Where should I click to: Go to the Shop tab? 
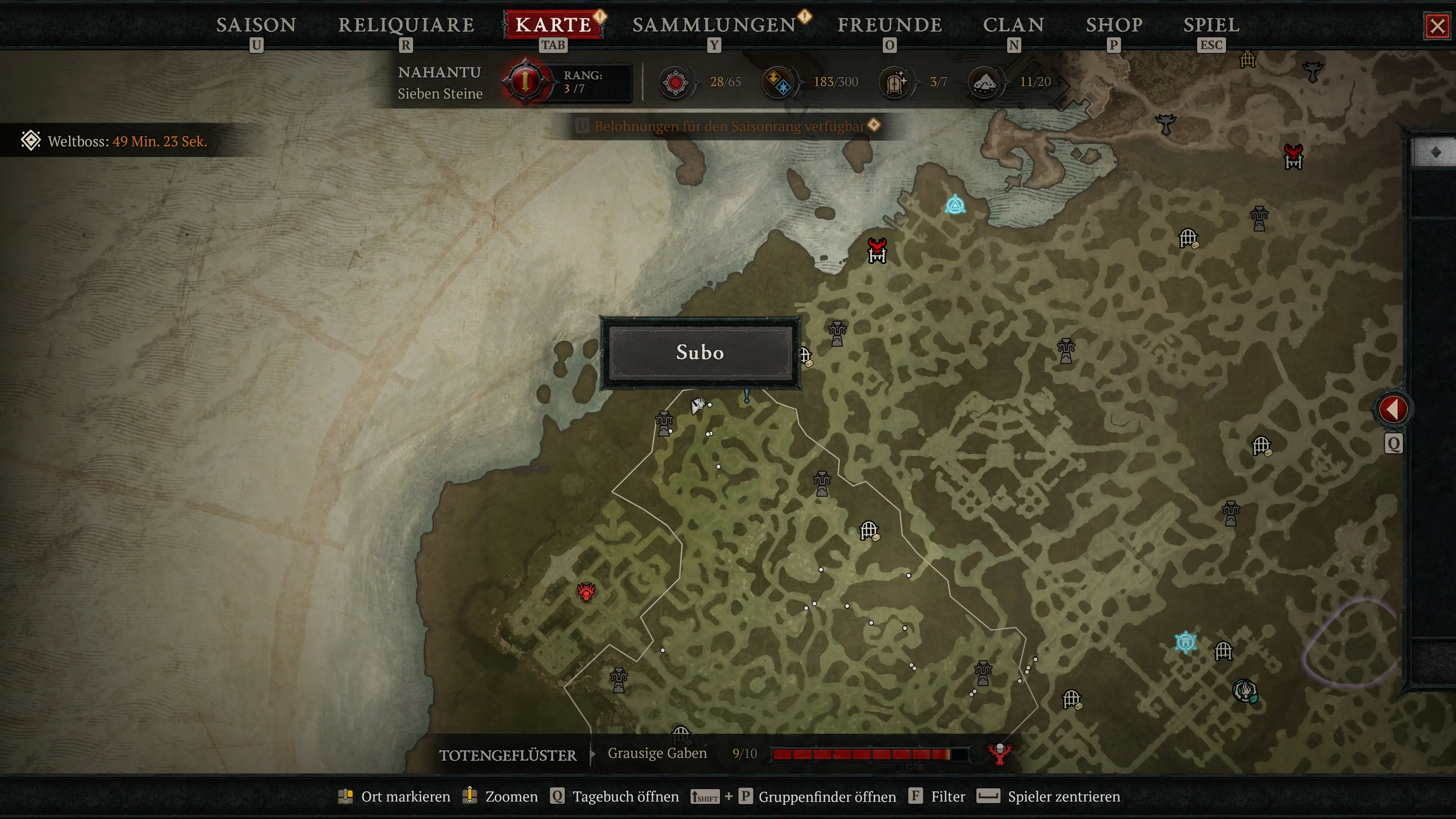point(1114,25)
